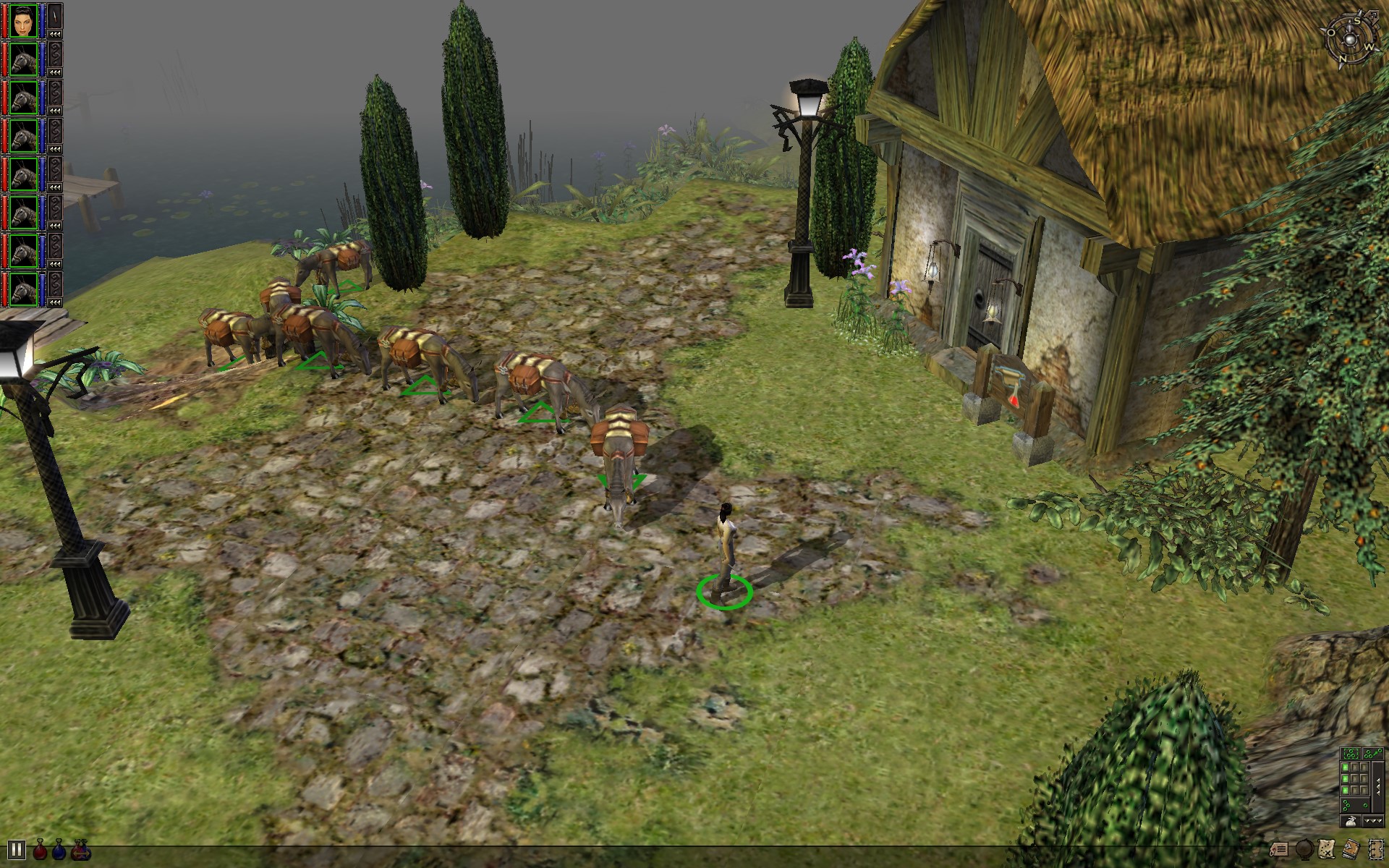Viewport: 1389px width, 868px height.
Task: Adjust the formation spacing arrows slider
Action: click(1378, 786)
